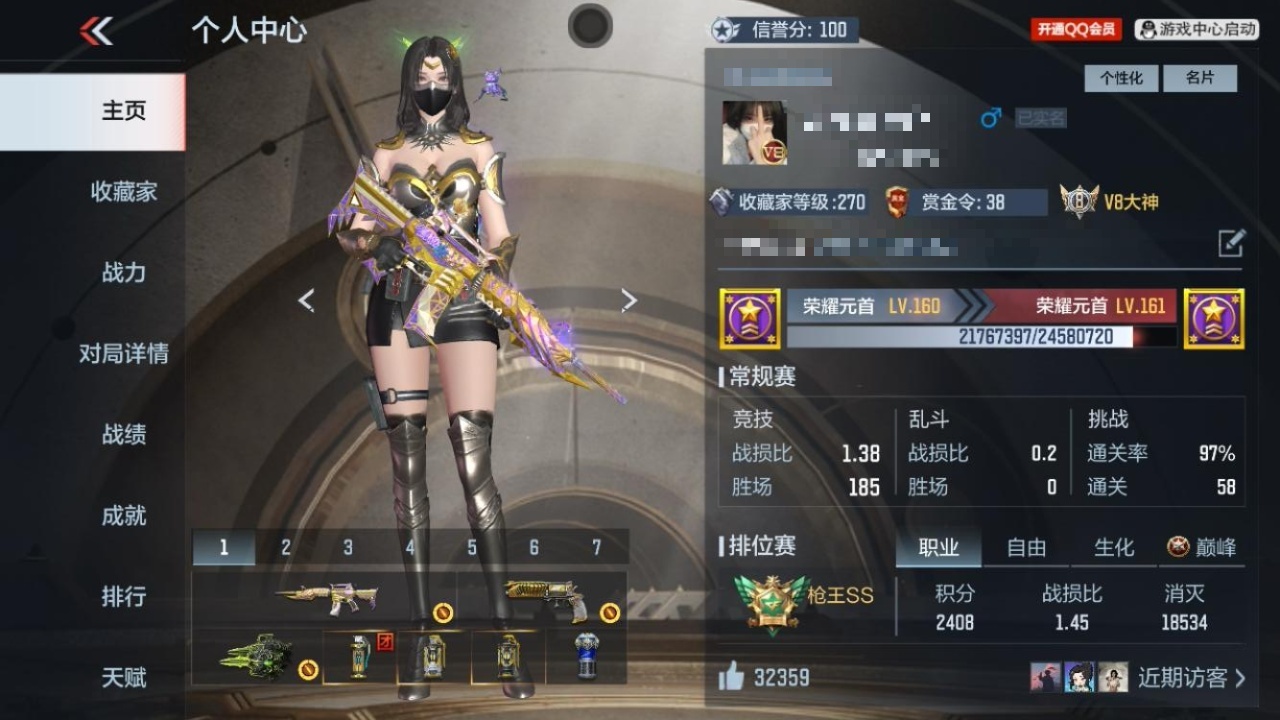Rotate character with the right arrow
This screenshot has width=1280, height=720.
(x=629, y=300)
